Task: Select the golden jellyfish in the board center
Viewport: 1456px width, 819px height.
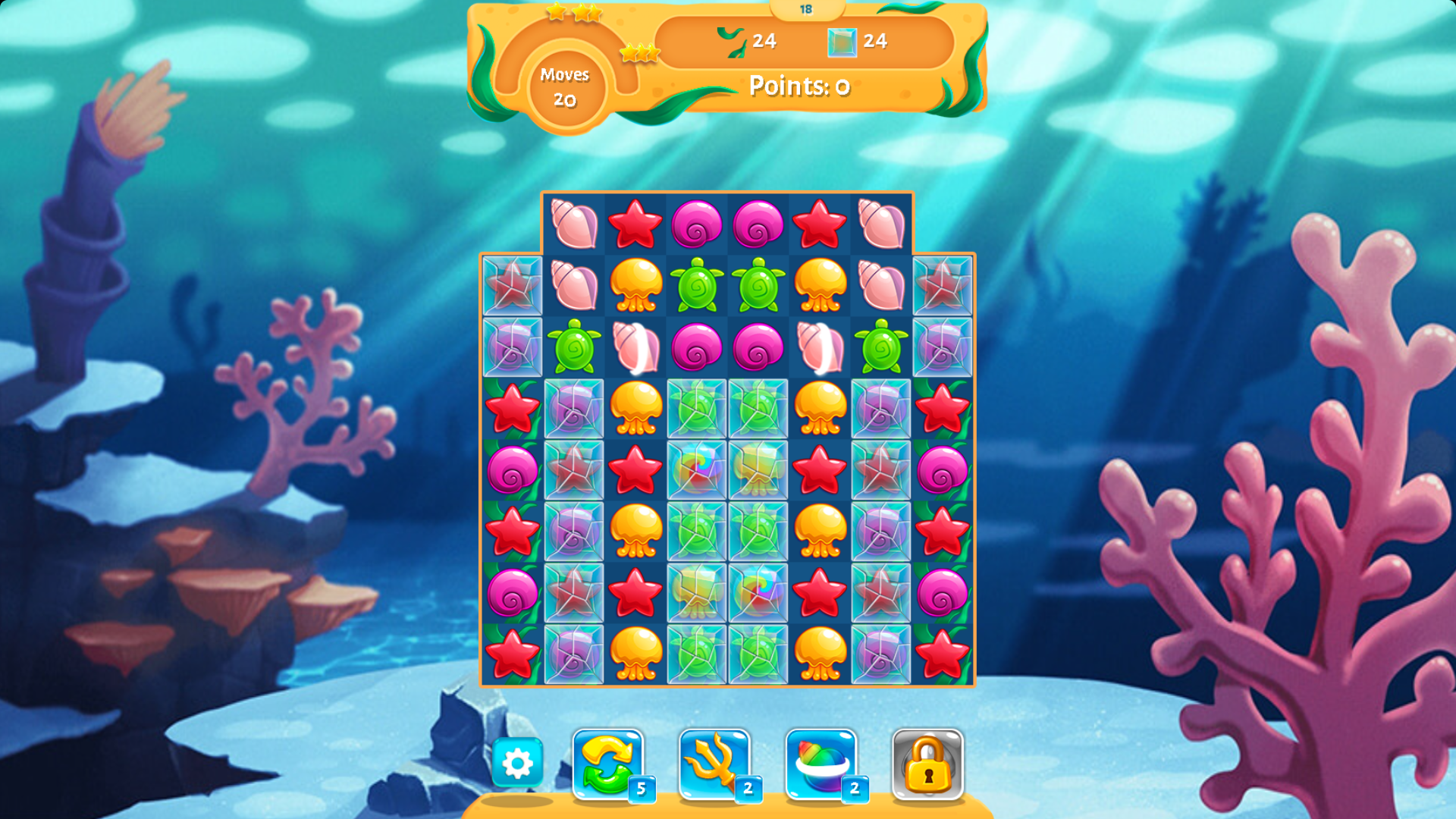Action: click(x=638, y=531)
